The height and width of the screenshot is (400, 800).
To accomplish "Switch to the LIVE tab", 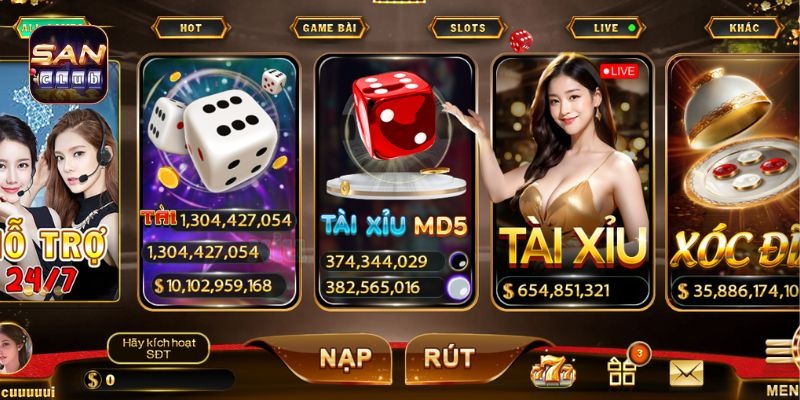I will pos(606,28).
